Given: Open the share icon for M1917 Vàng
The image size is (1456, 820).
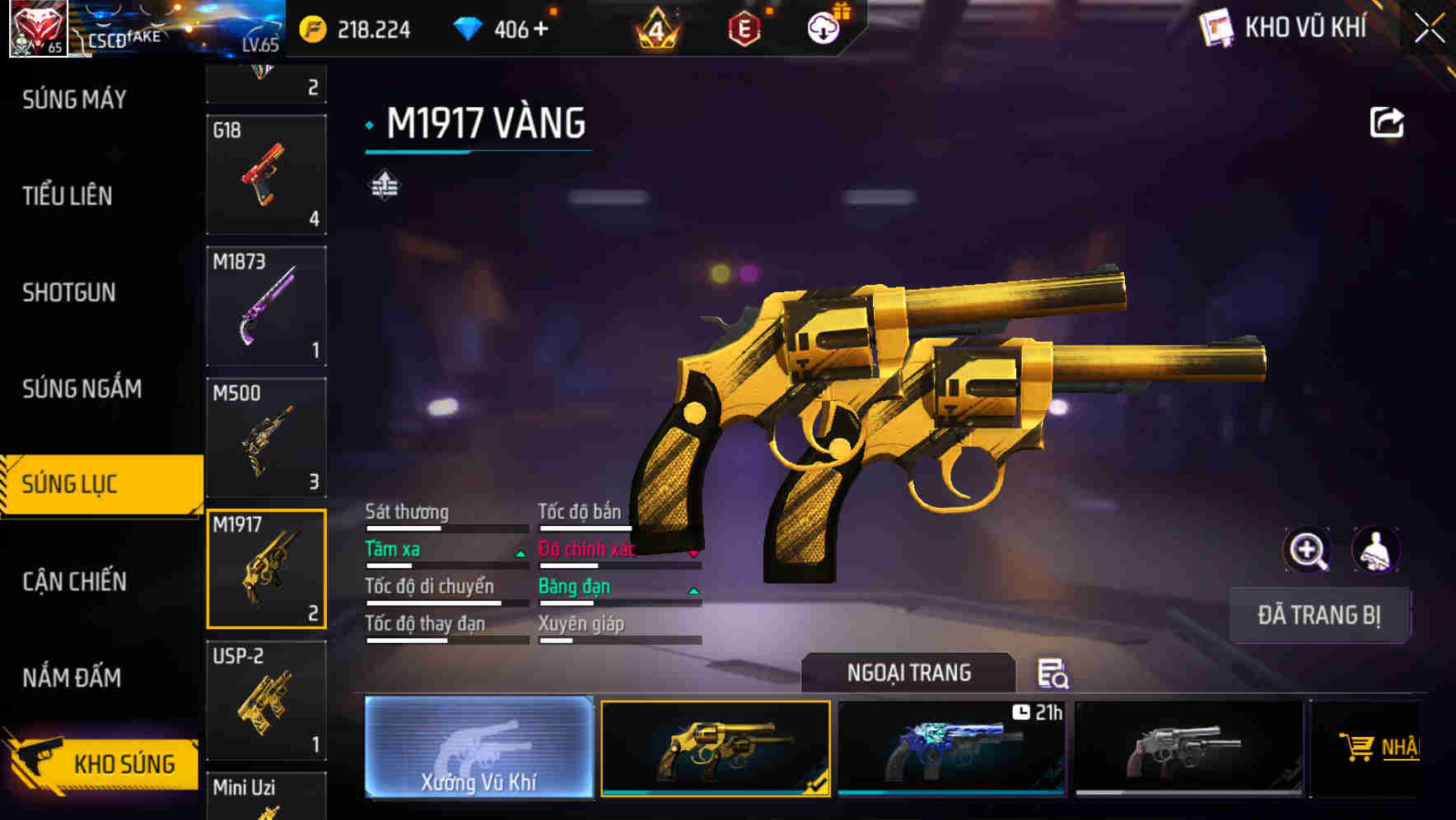Looking at the screenshot, I should 1387,121.
